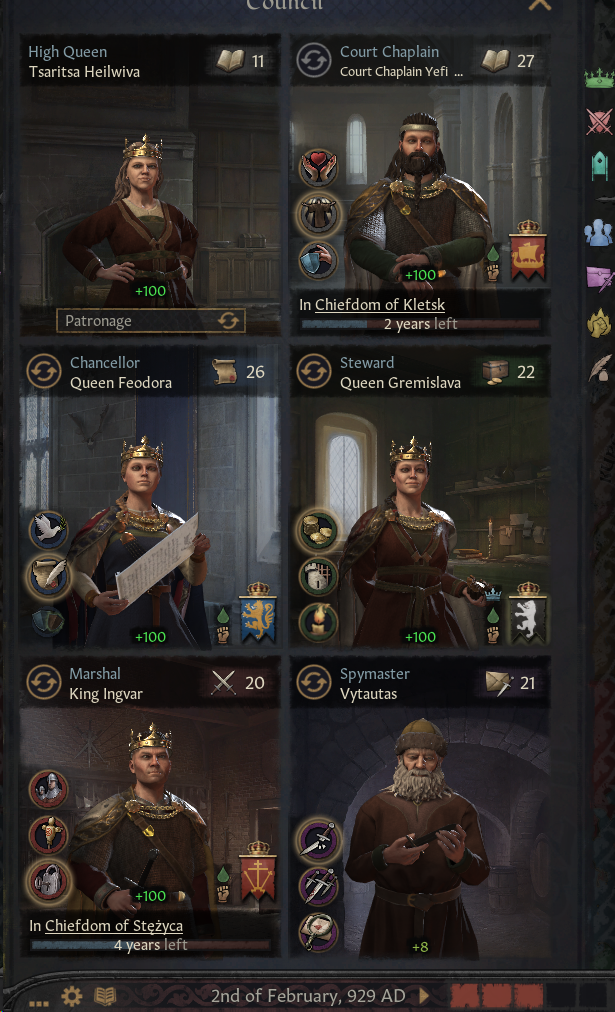Follow the Chiefdom of Stężyca link
This screenshot has height=1012, width=615.
click(x=113, y=926)
